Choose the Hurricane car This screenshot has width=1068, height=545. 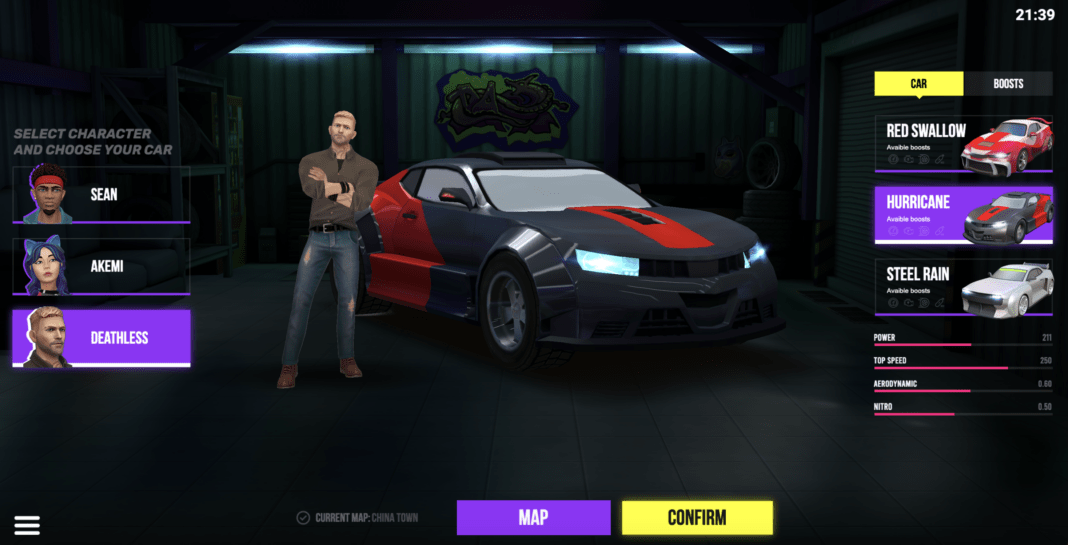[963, 215]
